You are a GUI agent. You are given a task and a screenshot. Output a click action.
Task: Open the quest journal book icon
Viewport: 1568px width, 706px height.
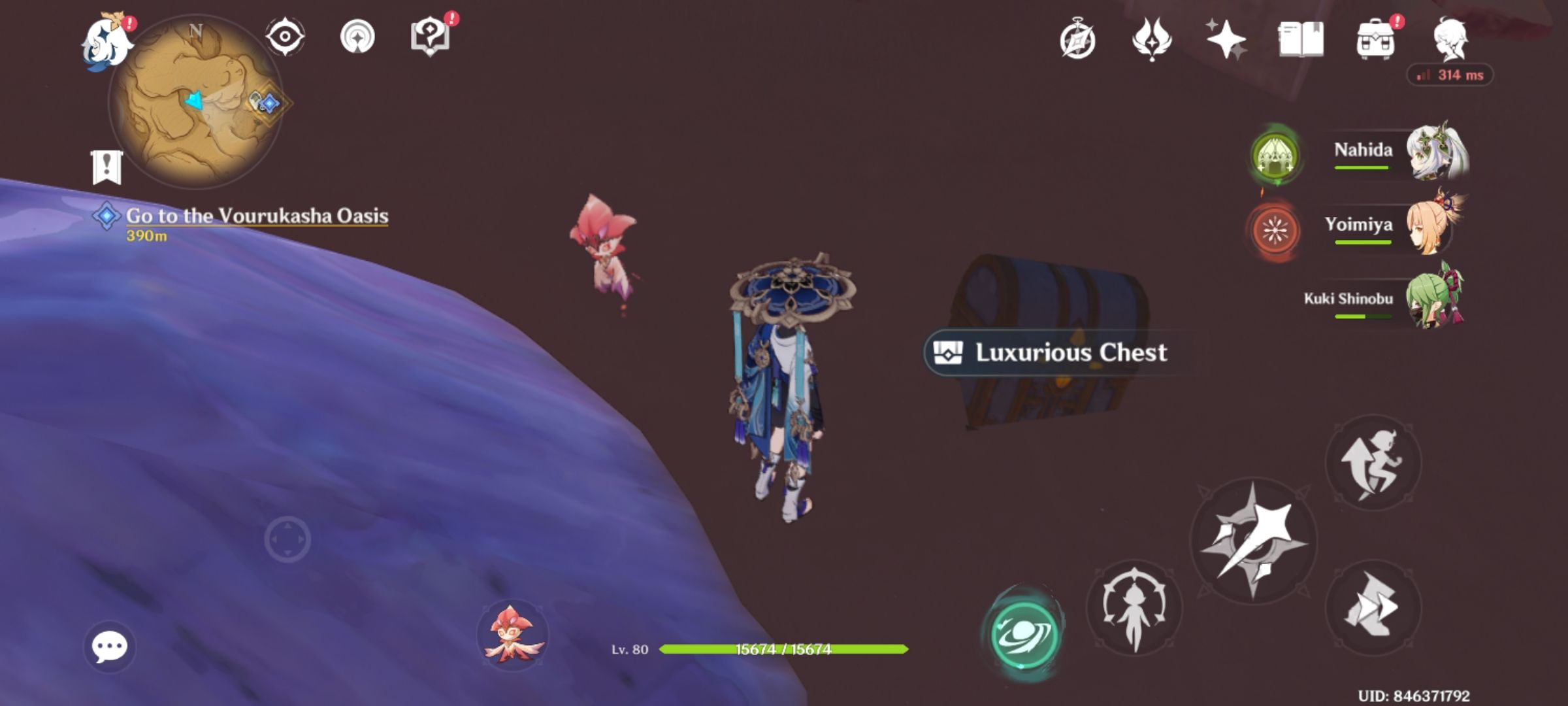tap(1302, 39)
